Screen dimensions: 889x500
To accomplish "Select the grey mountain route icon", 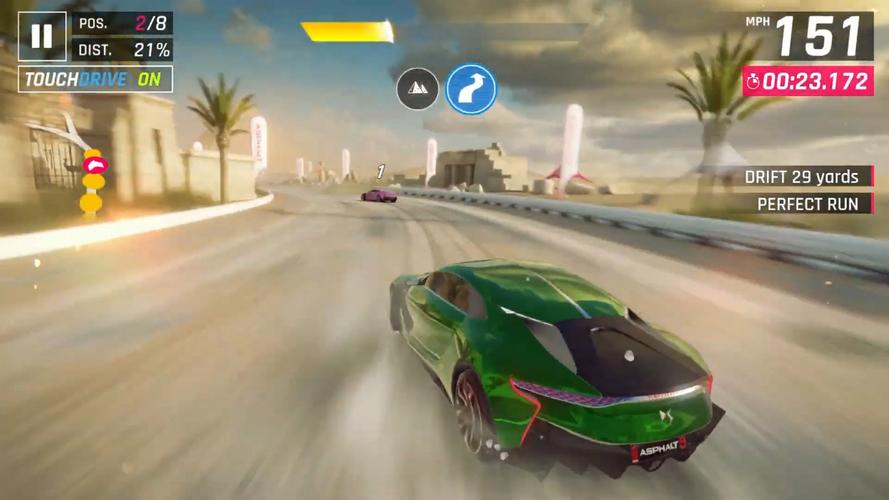I will pyautogui.click(x=418, y=89).
